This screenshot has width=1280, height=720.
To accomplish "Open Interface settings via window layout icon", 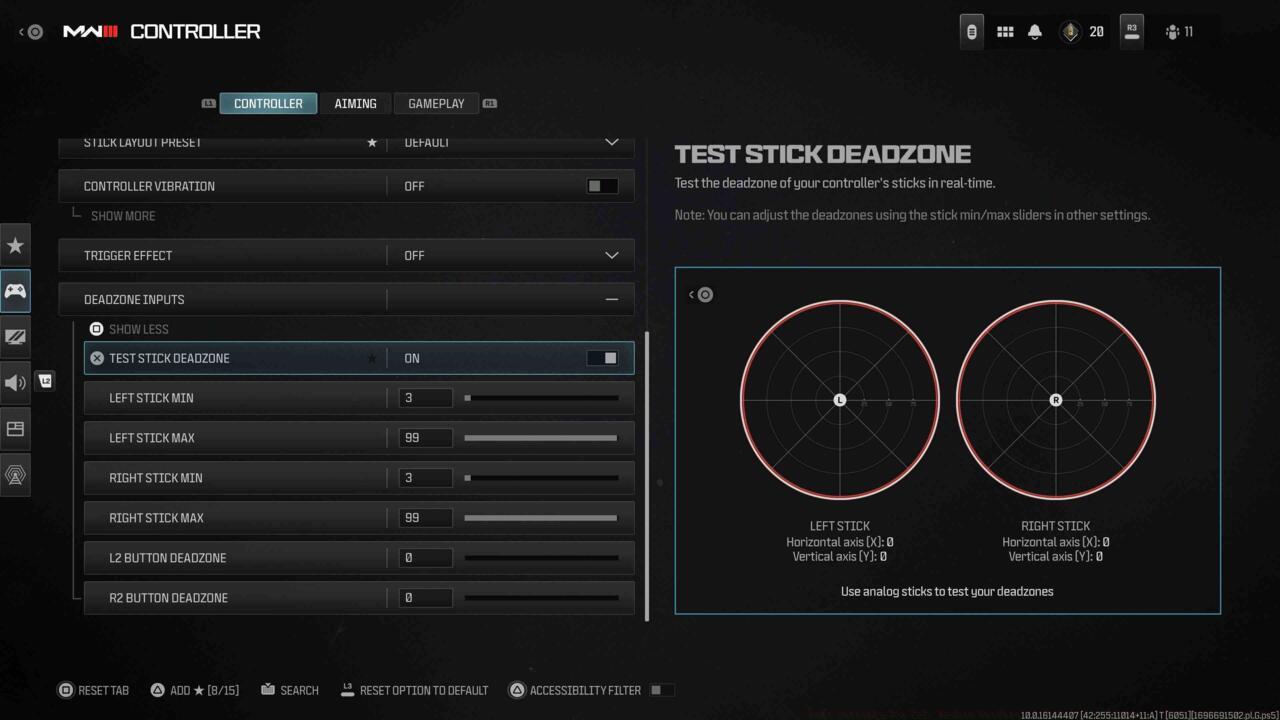I will click(15, 428).
